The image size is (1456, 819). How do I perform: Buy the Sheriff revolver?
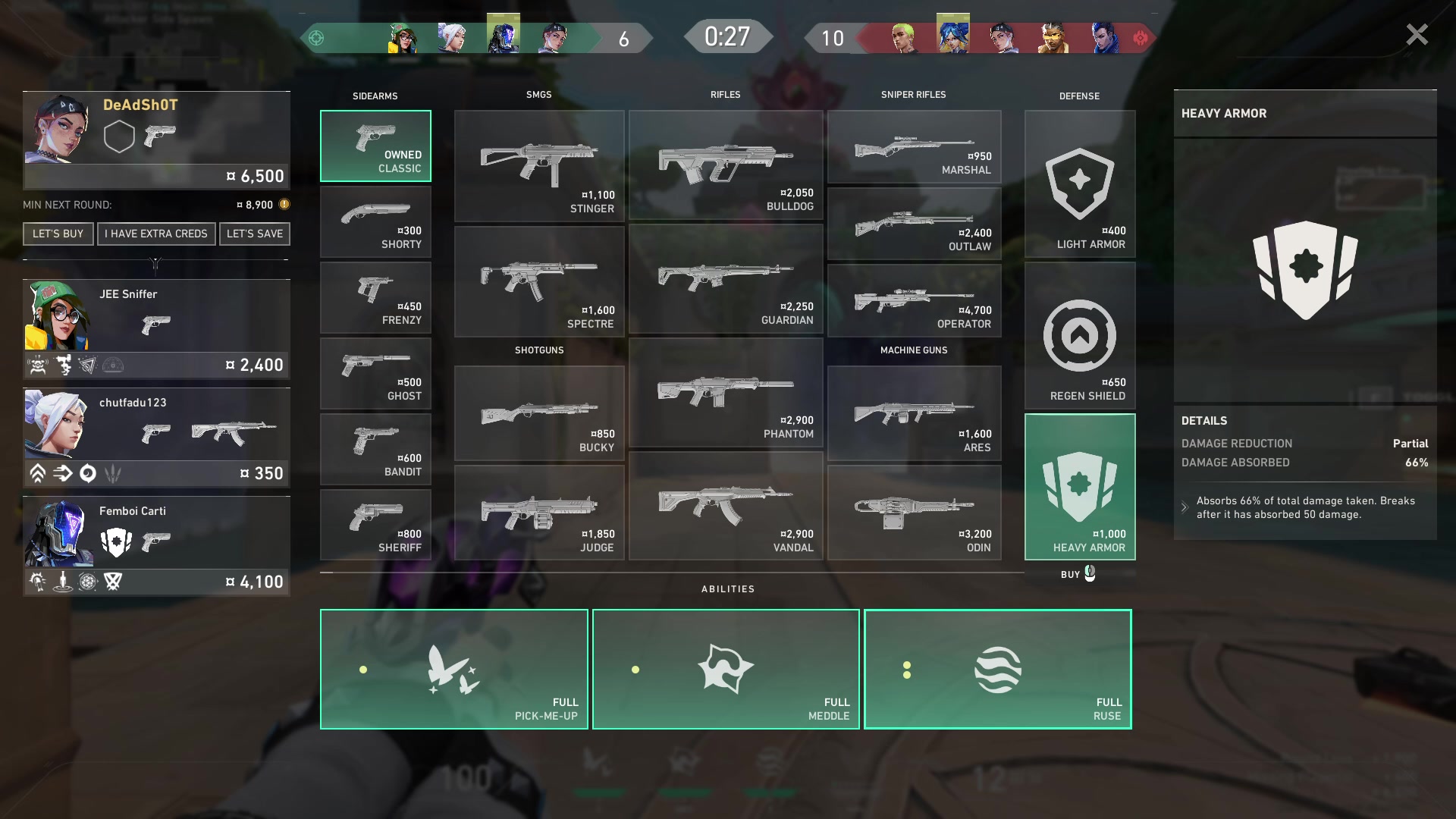tap(375, 525)
